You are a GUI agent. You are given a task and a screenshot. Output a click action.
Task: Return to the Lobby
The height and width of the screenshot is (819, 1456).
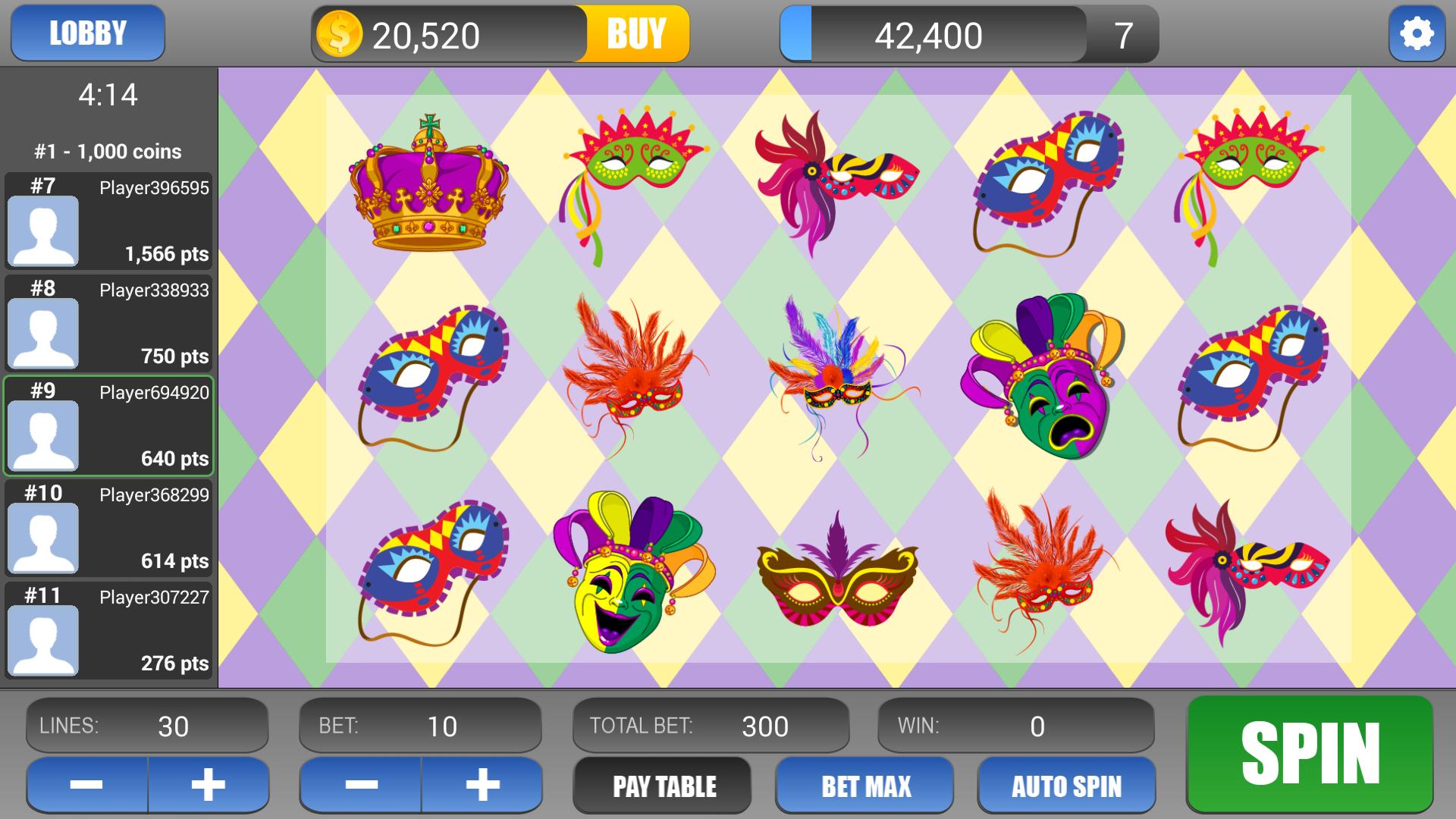pyautogui.click(x=86, y=33)
